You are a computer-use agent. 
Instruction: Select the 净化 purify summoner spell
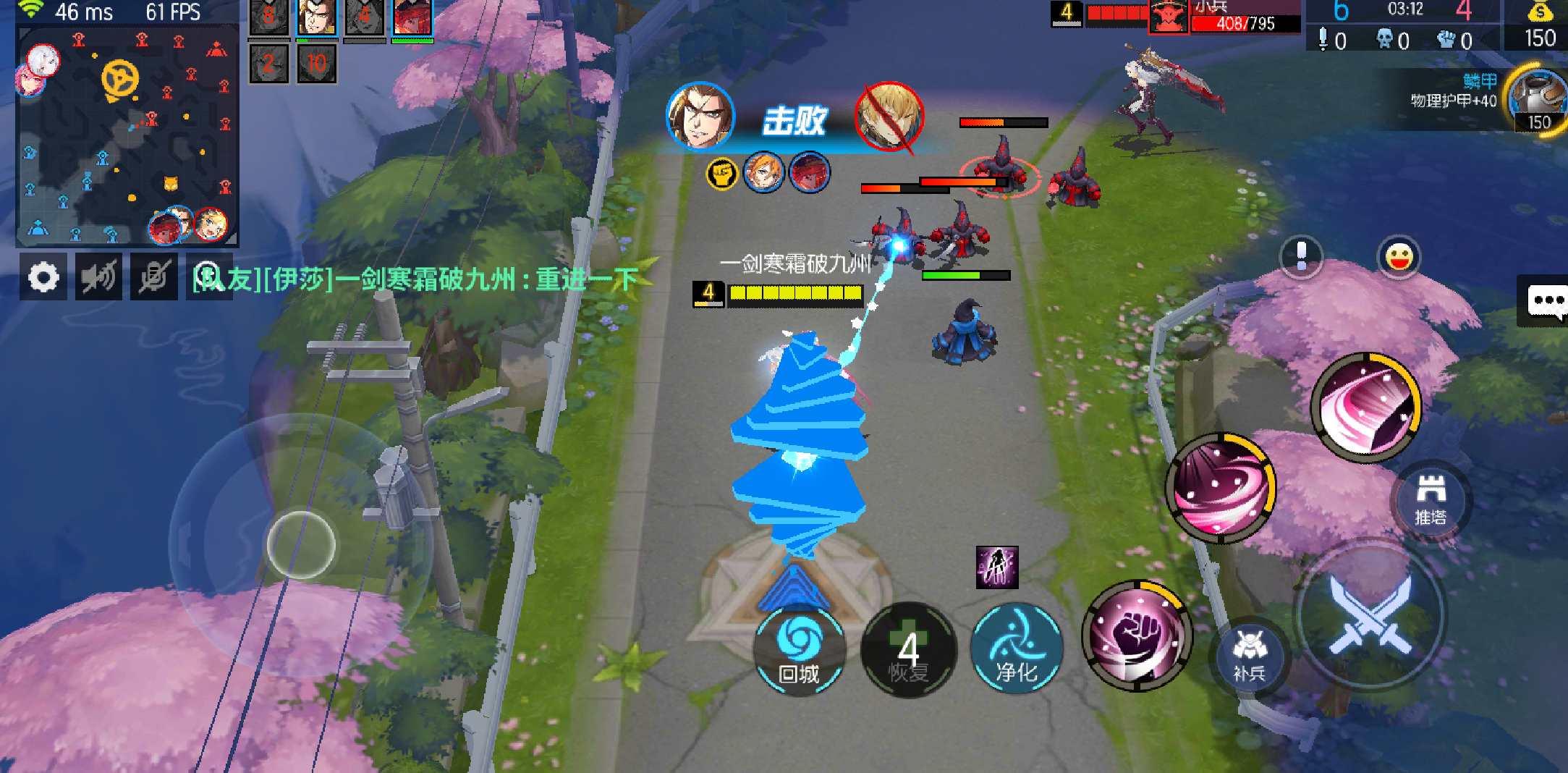[x=1016, y=649]
